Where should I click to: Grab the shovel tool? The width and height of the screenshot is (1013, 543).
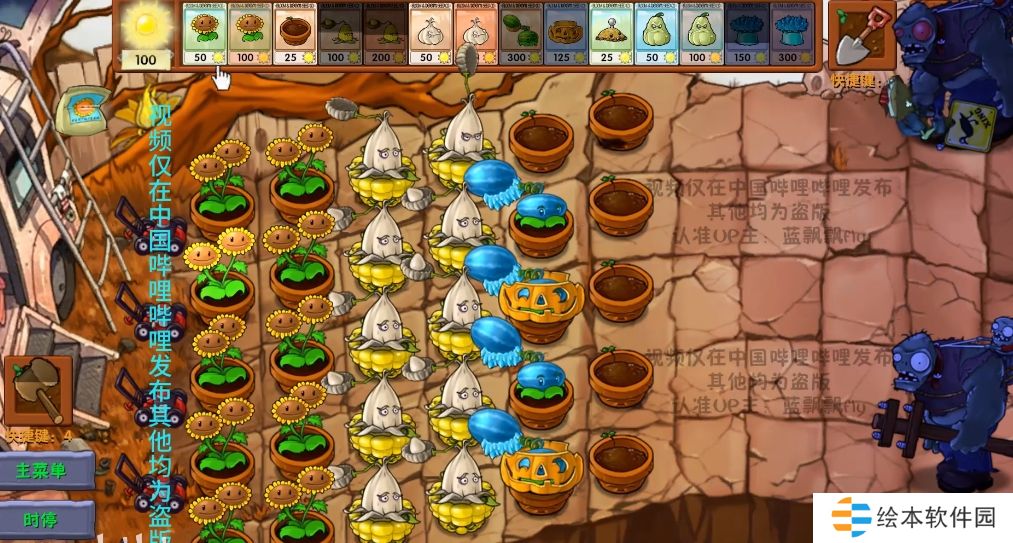[856, 36]
